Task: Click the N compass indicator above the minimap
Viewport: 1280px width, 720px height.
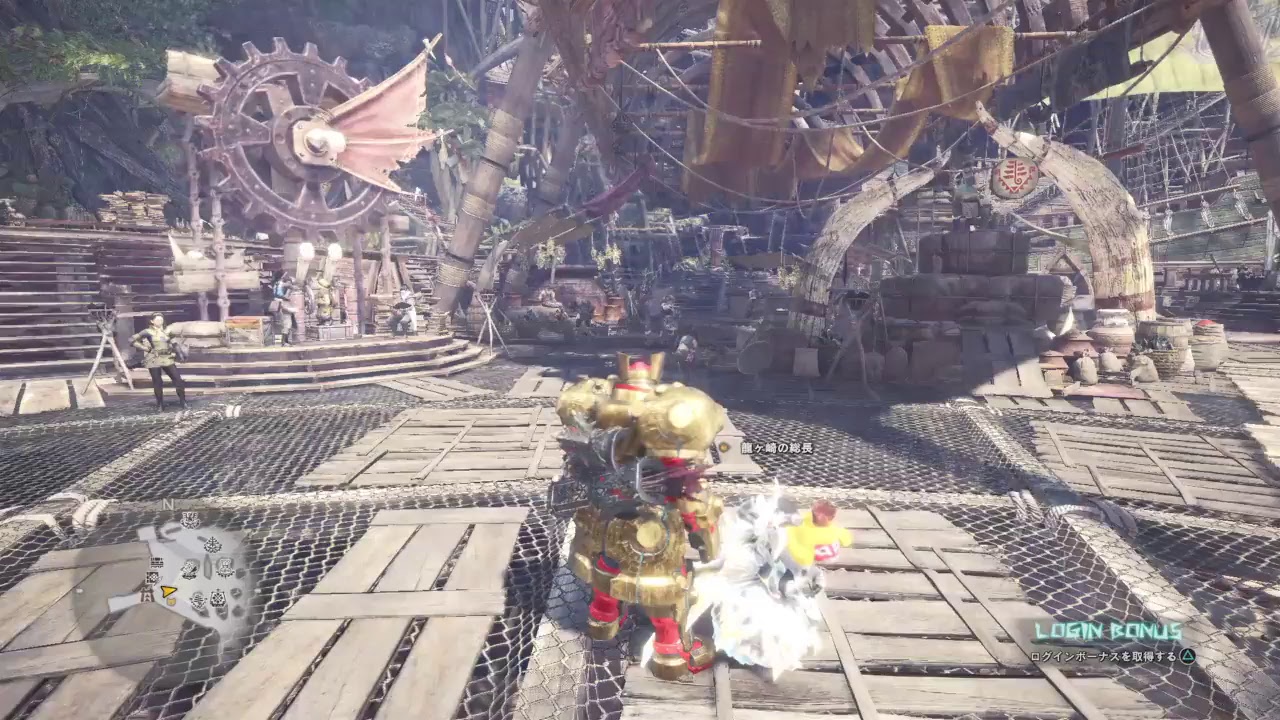Action: click(167, 505)
